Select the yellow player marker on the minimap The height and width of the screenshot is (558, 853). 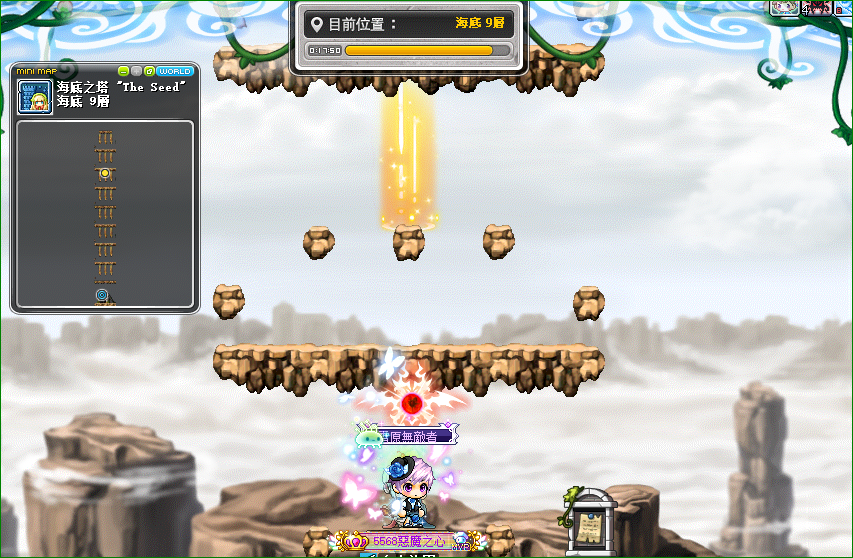104,173
